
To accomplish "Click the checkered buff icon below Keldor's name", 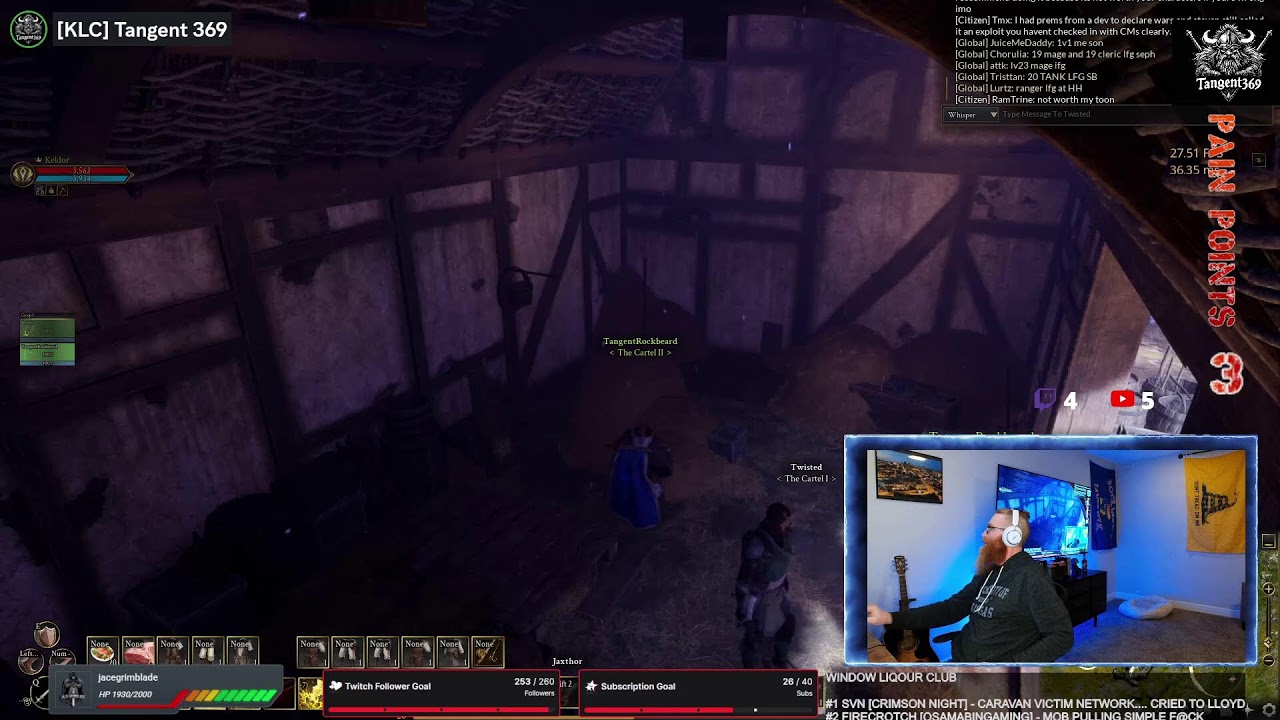I will pos(40,191).
